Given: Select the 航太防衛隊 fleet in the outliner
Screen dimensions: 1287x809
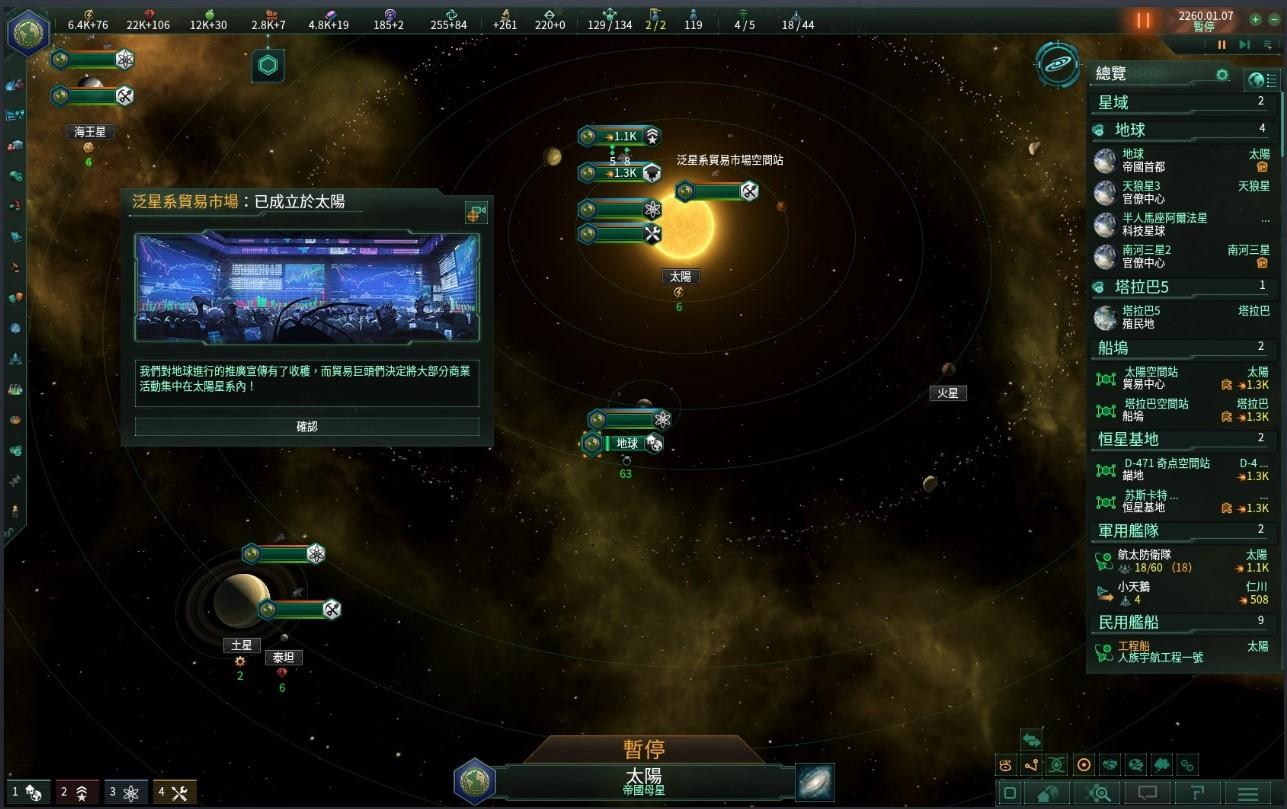Looking at the screenshot, I should pos(1144,561).
